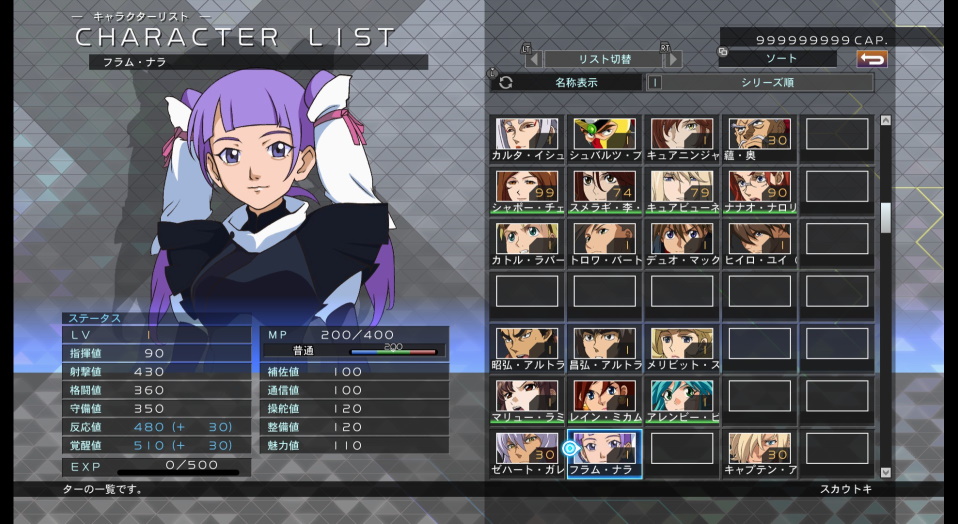Click the right arrow of リスト切替

tap(674, 59)
